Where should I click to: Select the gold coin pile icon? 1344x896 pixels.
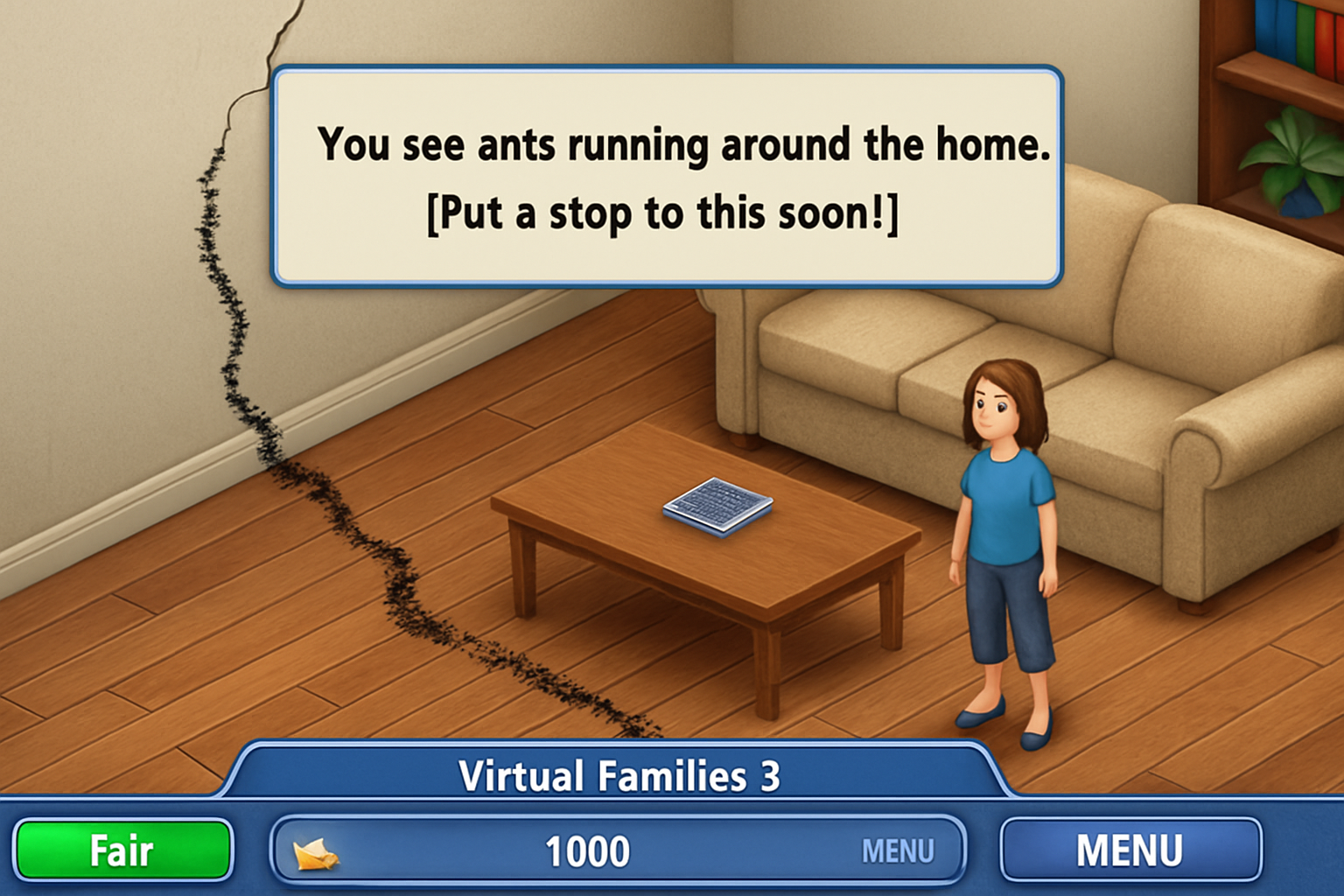click(x=315, y=852)
